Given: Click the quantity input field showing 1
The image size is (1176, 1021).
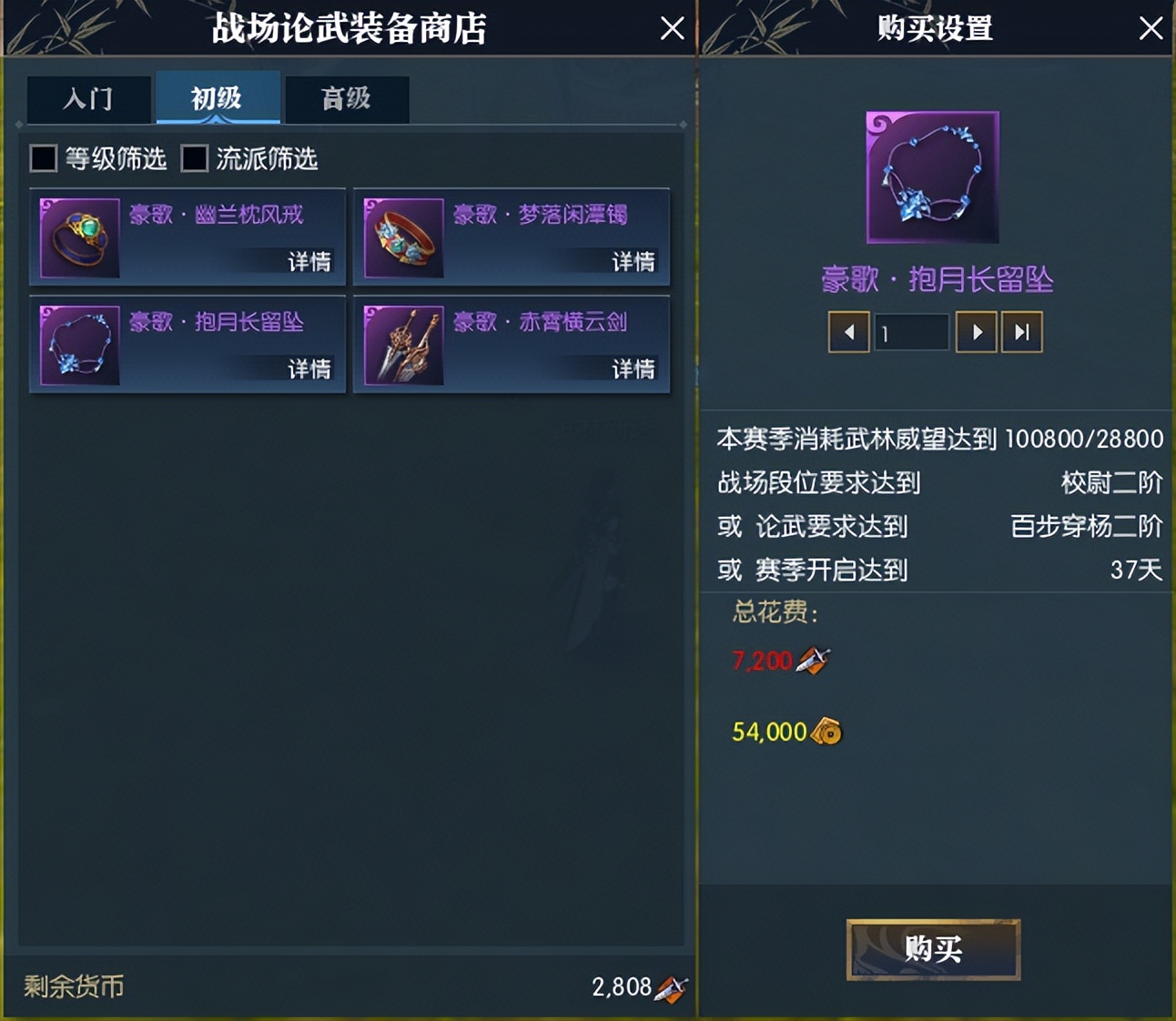Looking at the screenshot, I should point(911,332).
